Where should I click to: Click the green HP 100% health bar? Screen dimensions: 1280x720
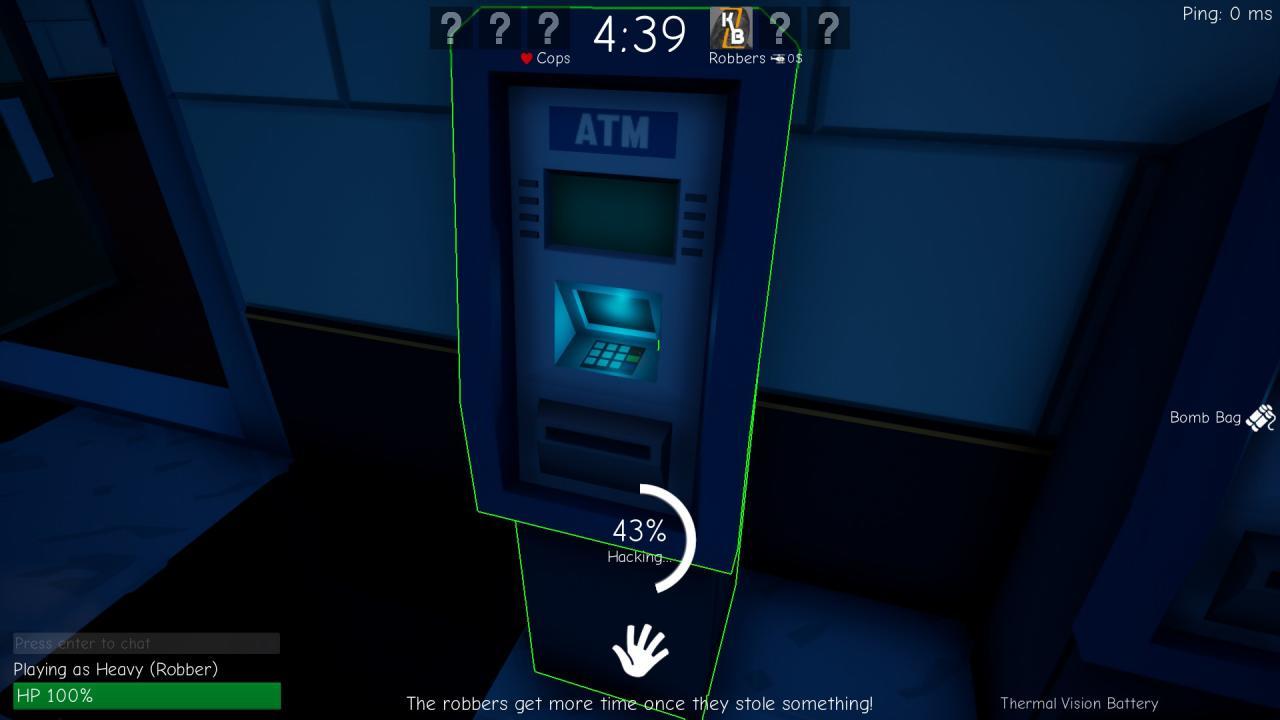click(145, 696)
